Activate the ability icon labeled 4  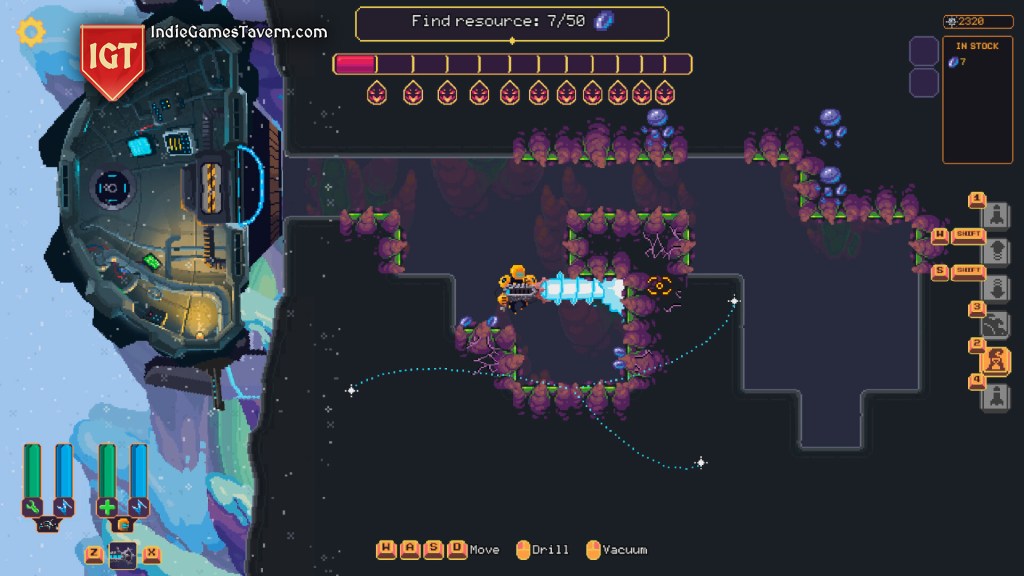(996, 397)
